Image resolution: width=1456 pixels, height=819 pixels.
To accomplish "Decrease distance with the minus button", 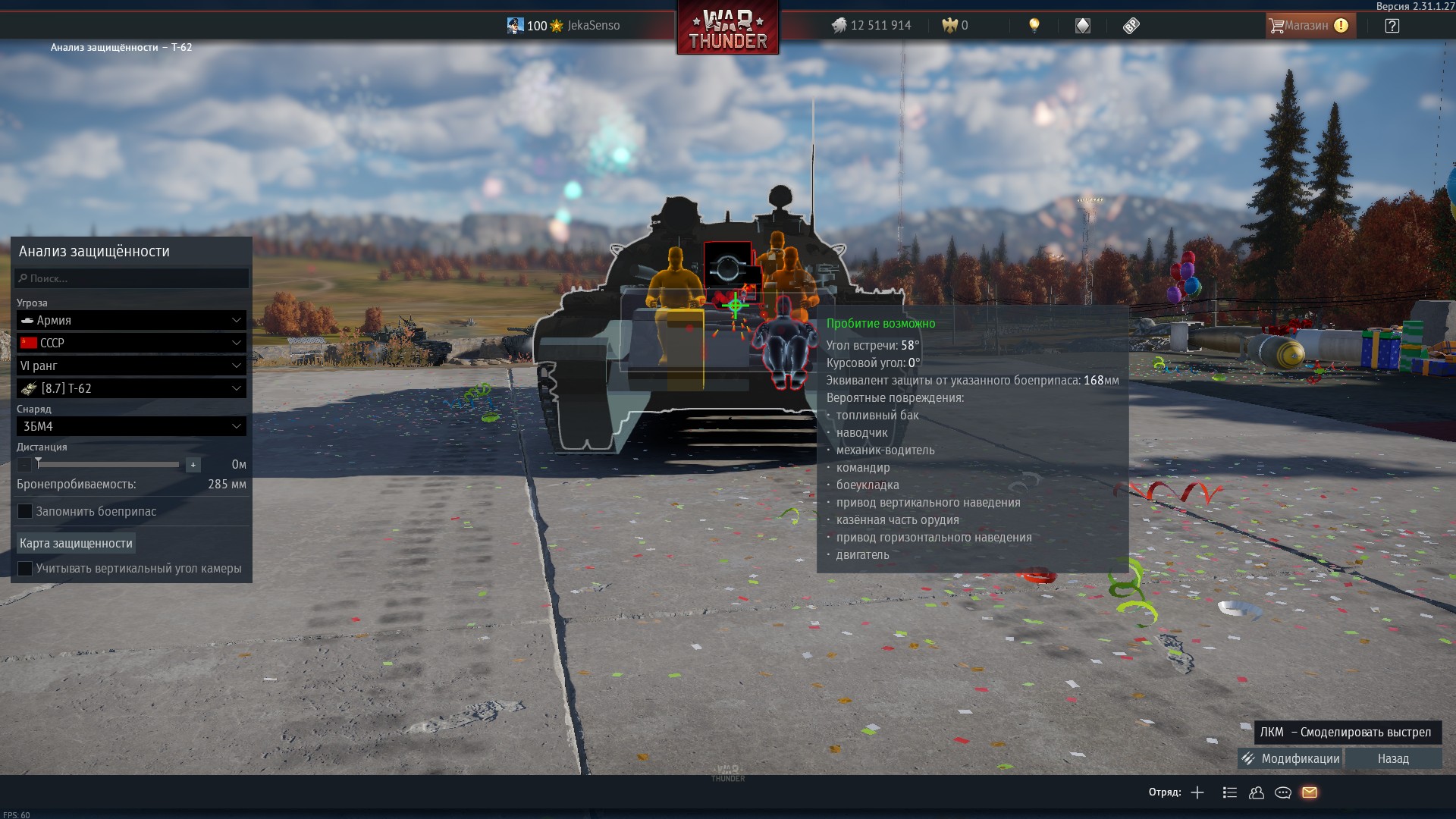I will pyautogui.click(x=24, y=465).
